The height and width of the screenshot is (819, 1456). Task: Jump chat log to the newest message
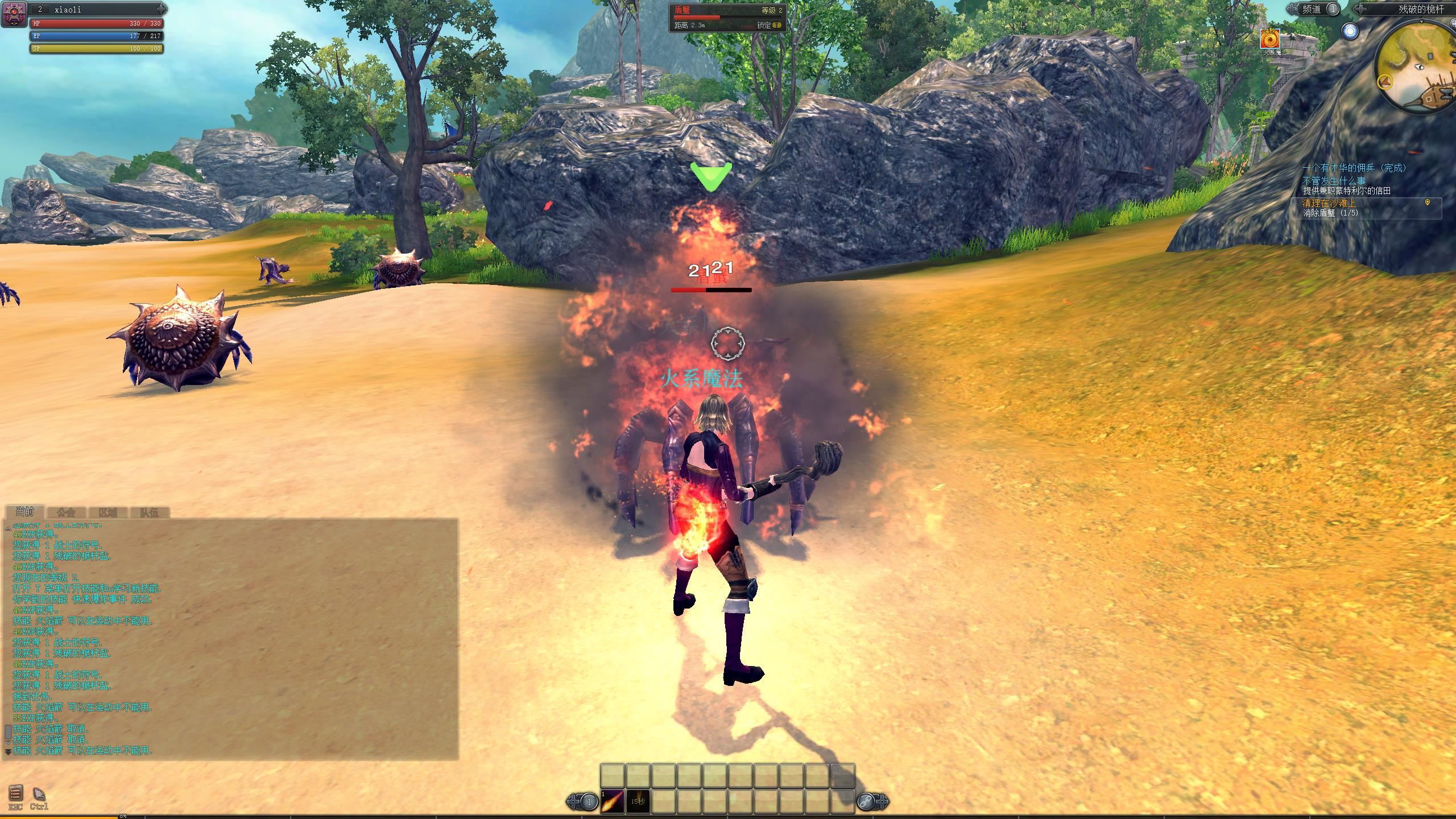(8, 752)
